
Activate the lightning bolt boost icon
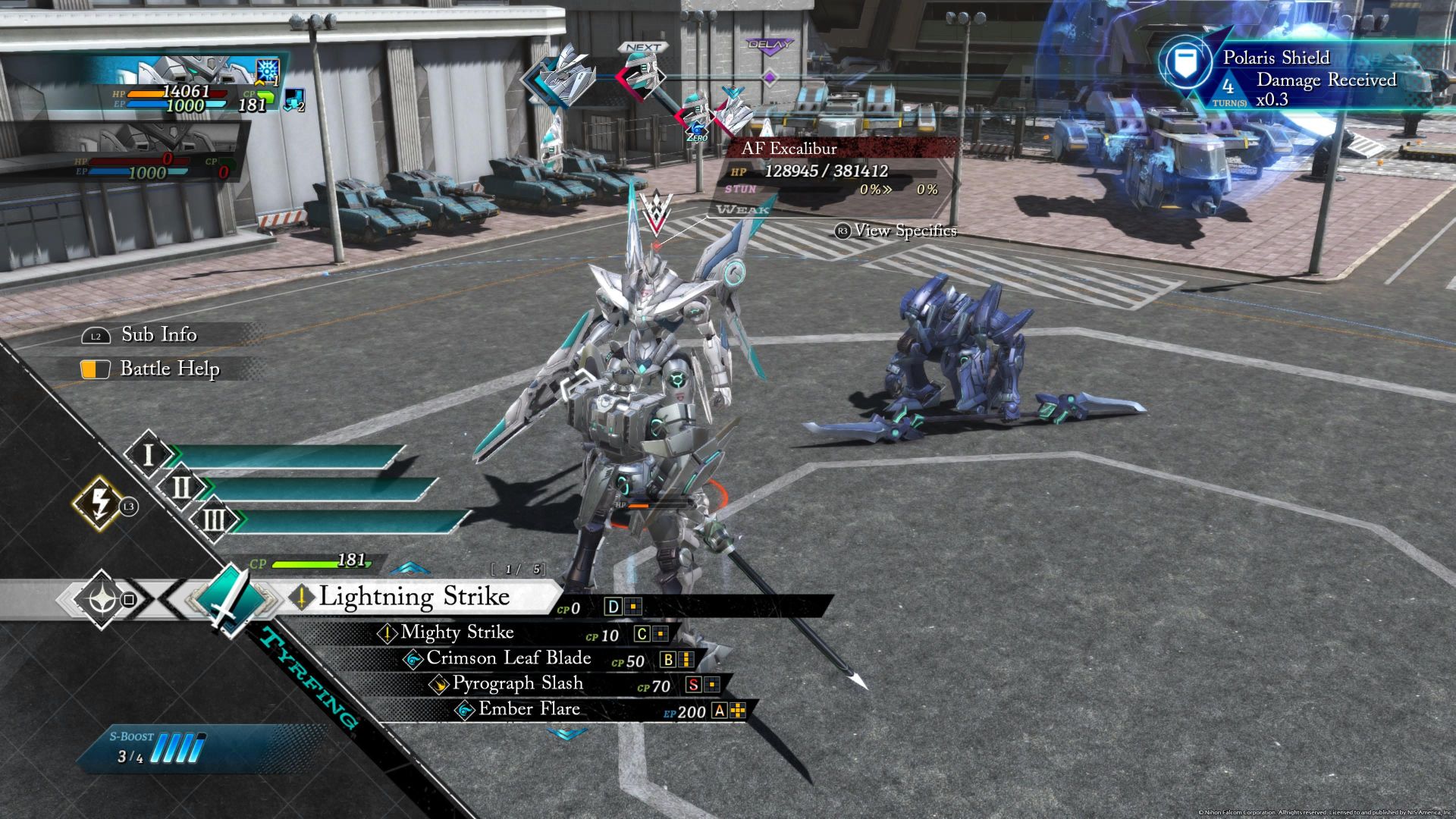click(x=99, y=503)
